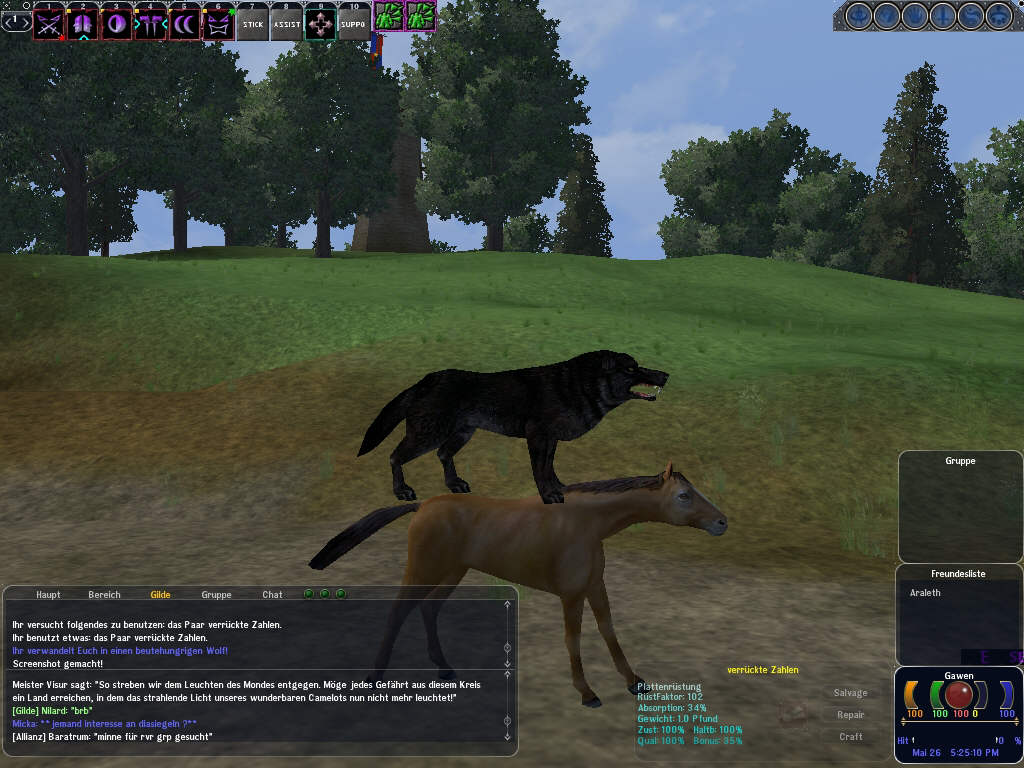Open the Gruppe chat tab
This screenshot has height=768, width=1024.
coord(216,594)
